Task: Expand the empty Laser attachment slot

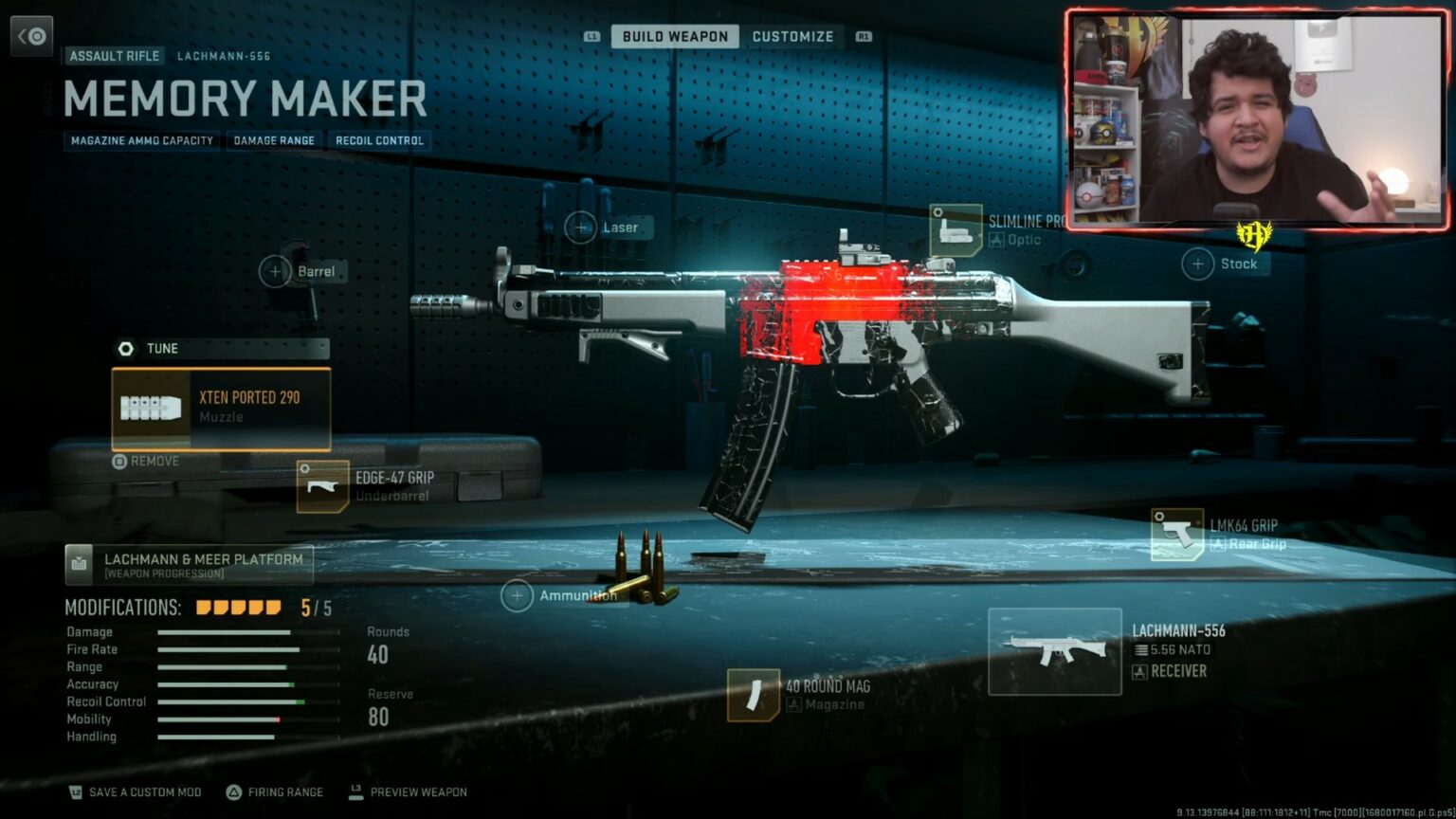Action: [581, 227]
